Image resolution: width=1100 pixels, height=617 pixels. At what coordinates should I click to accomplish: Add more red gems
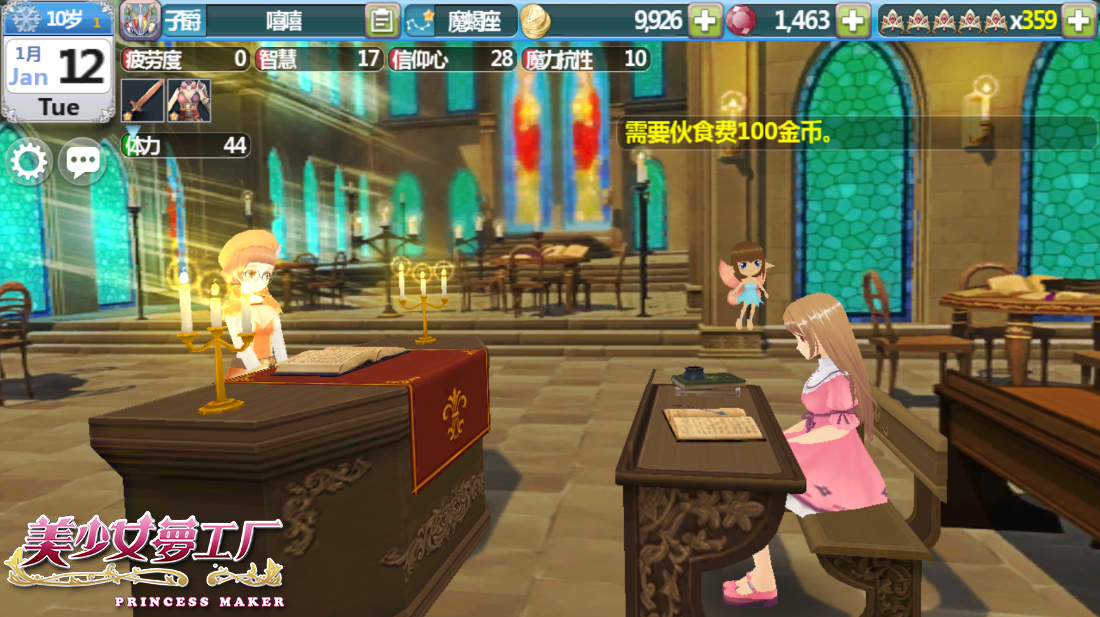pos(852,20)
